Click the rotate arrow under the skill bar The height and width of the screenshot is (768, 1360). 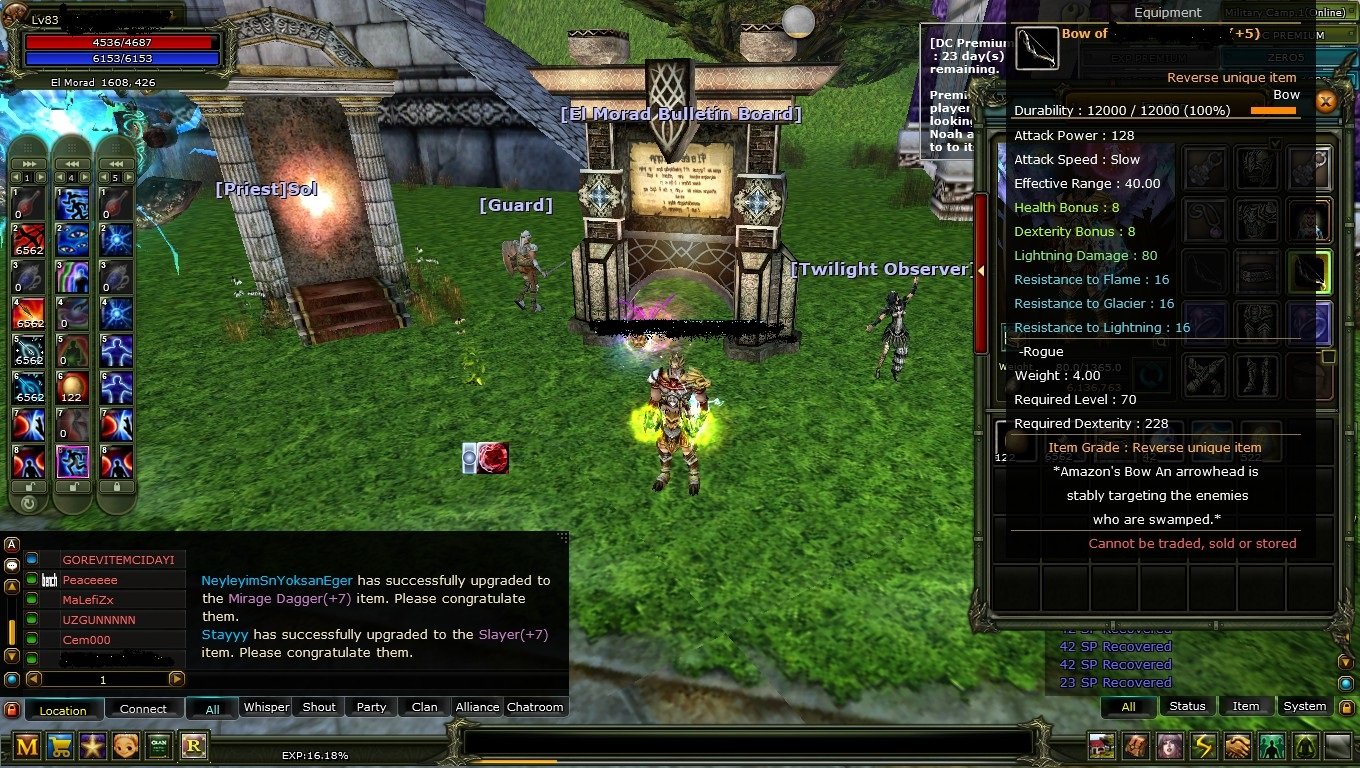point(28,504)
